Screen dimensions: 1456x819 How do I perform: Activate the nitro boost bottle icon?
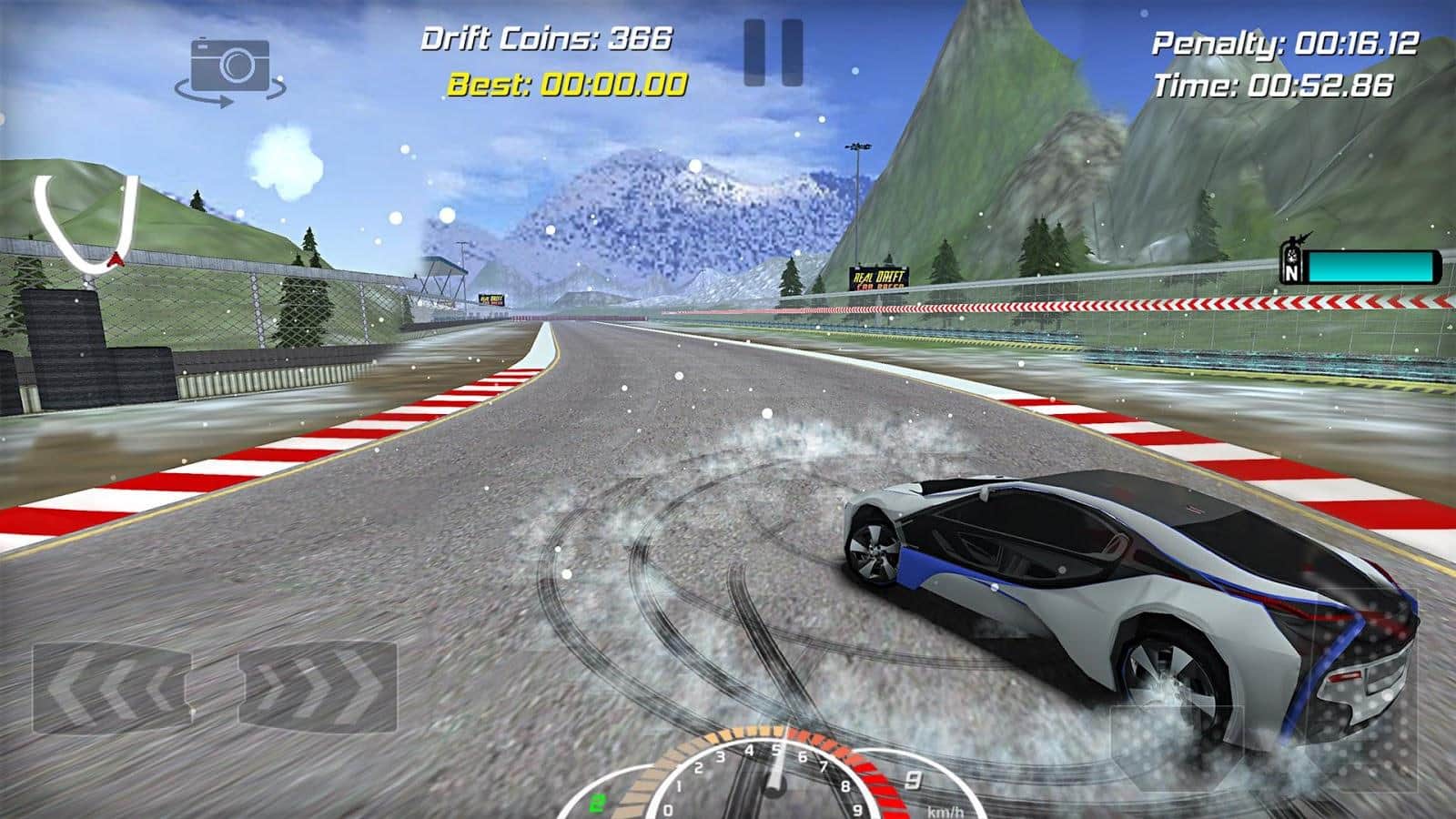pyautogui.click(x=1291, y=259)
